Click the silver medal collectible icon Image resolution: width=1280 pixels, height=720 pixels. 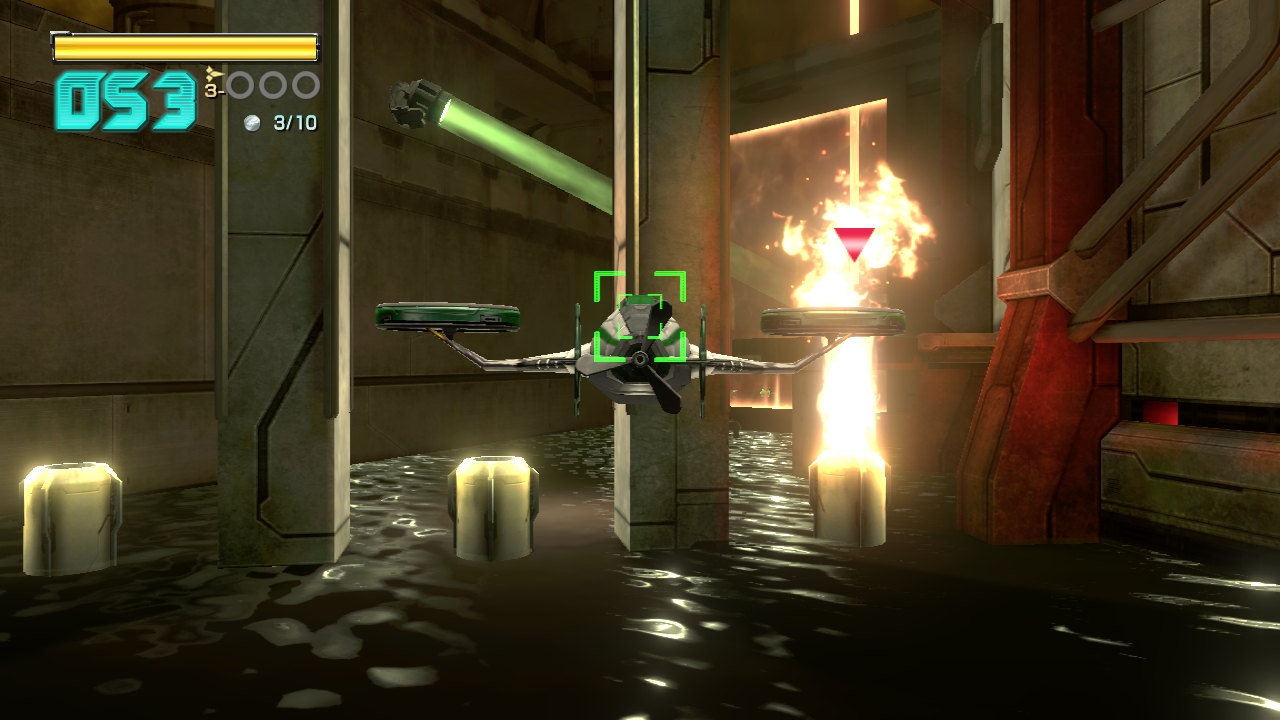[254, 123]
